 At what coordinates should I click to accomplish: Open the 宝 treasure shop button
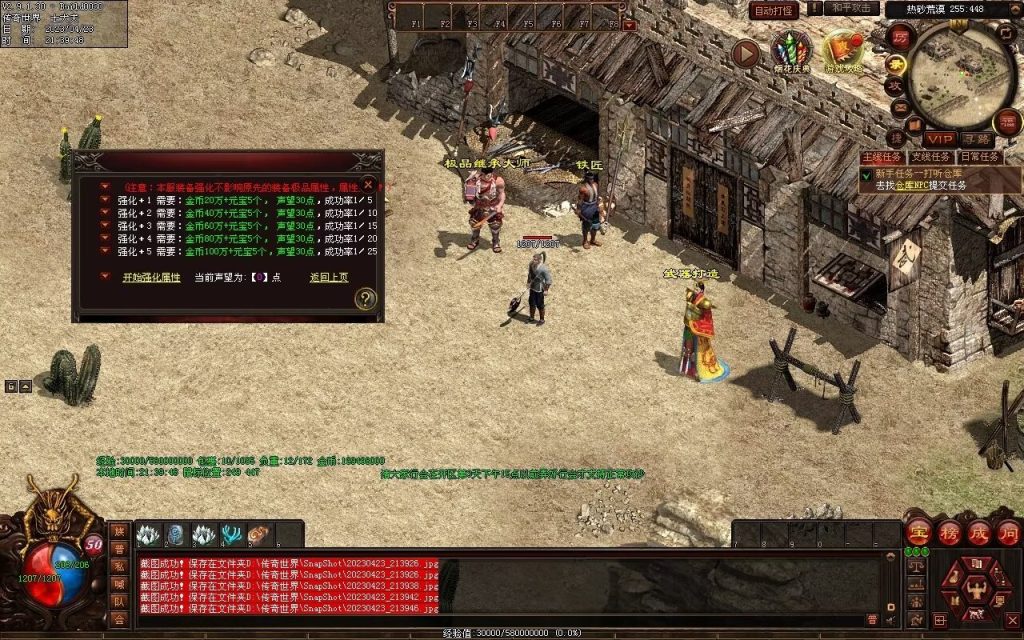(x=918, y=532)
